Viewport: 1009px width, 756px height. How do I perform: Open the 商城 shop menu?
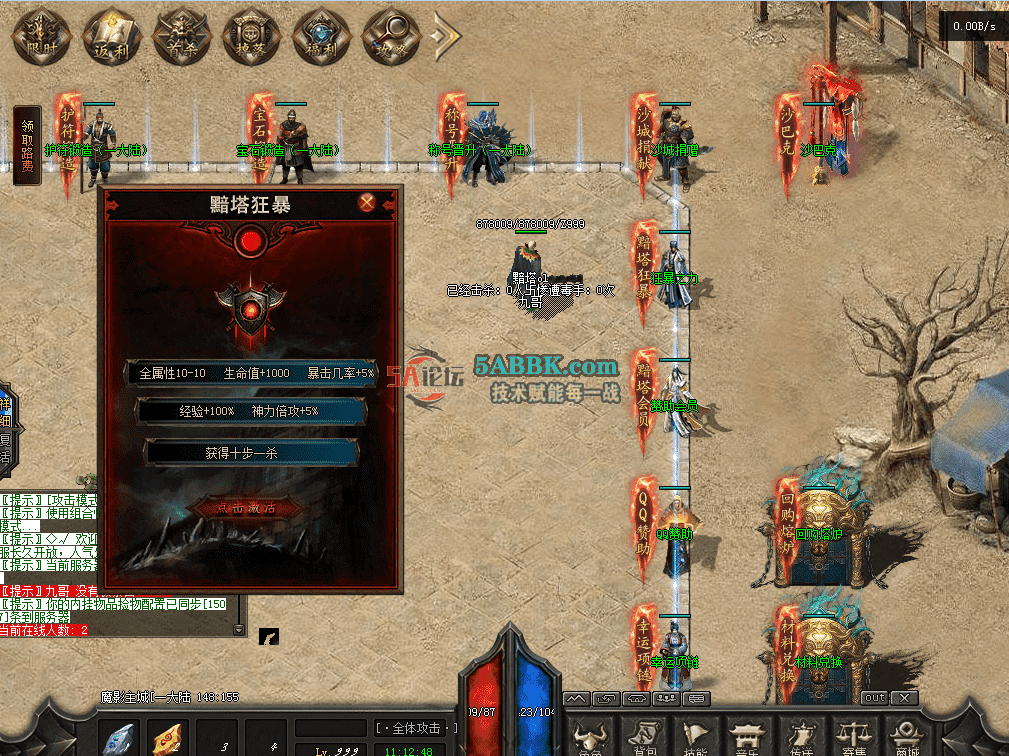pos(905,737)
